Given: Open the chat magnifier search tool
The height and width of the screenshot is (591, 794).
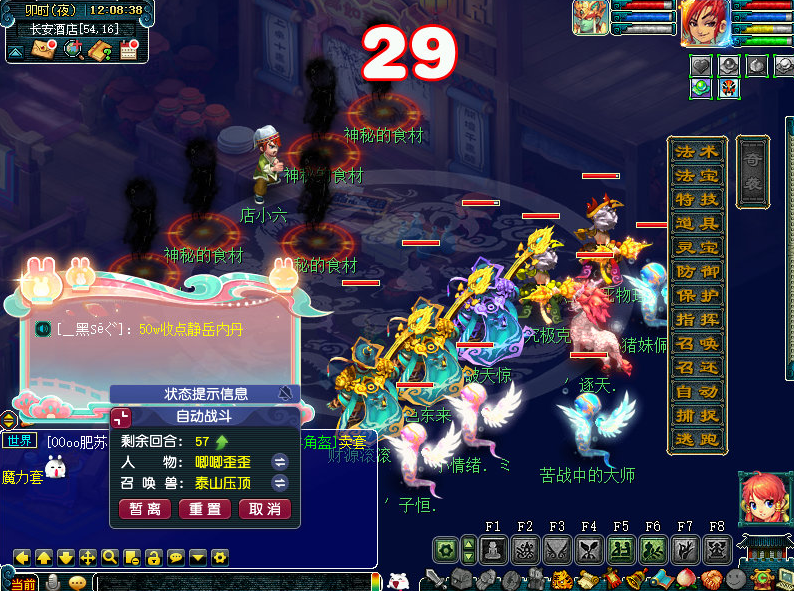Looking at the screenshot, I should pos(109,557).
